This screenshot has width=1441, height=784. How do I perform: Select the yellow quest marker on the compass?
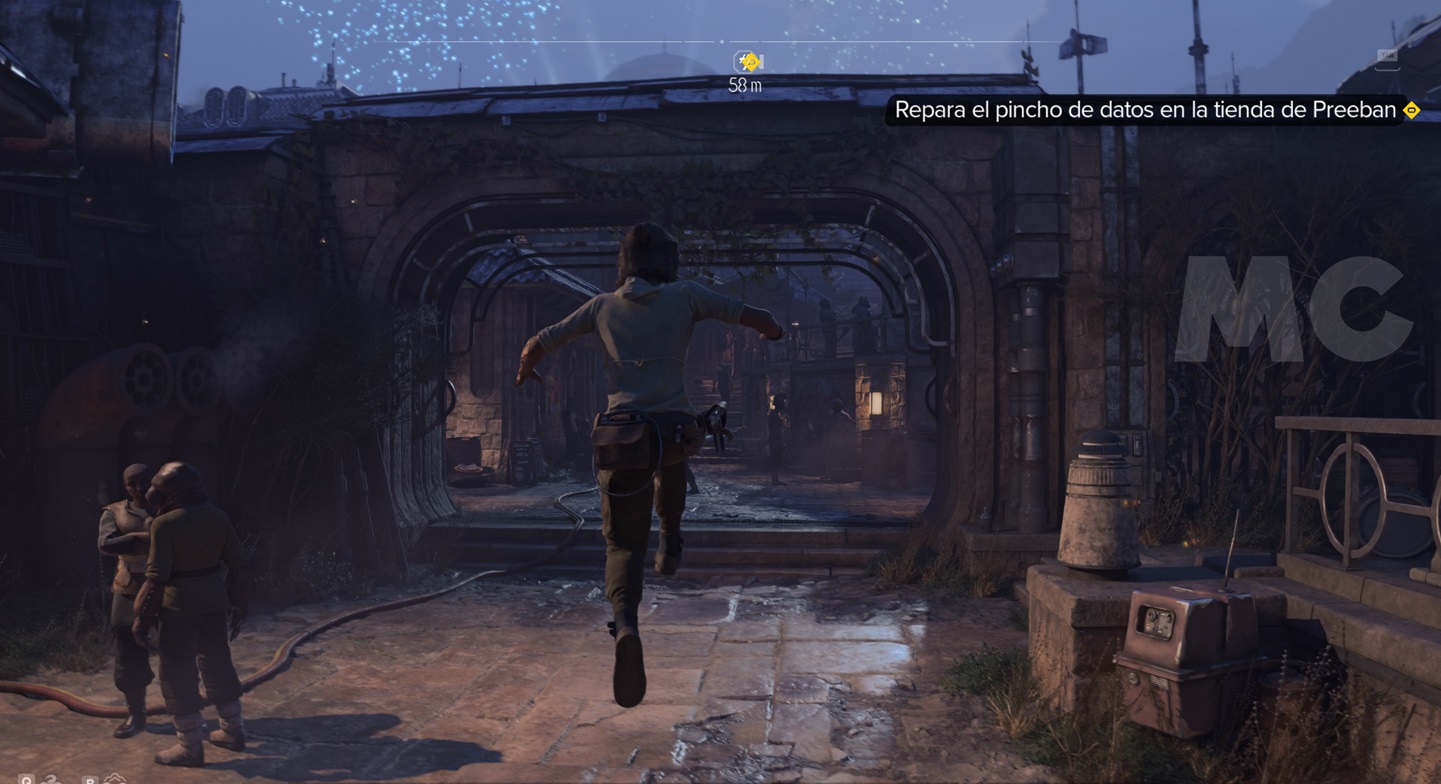click(x=748, y=62)
